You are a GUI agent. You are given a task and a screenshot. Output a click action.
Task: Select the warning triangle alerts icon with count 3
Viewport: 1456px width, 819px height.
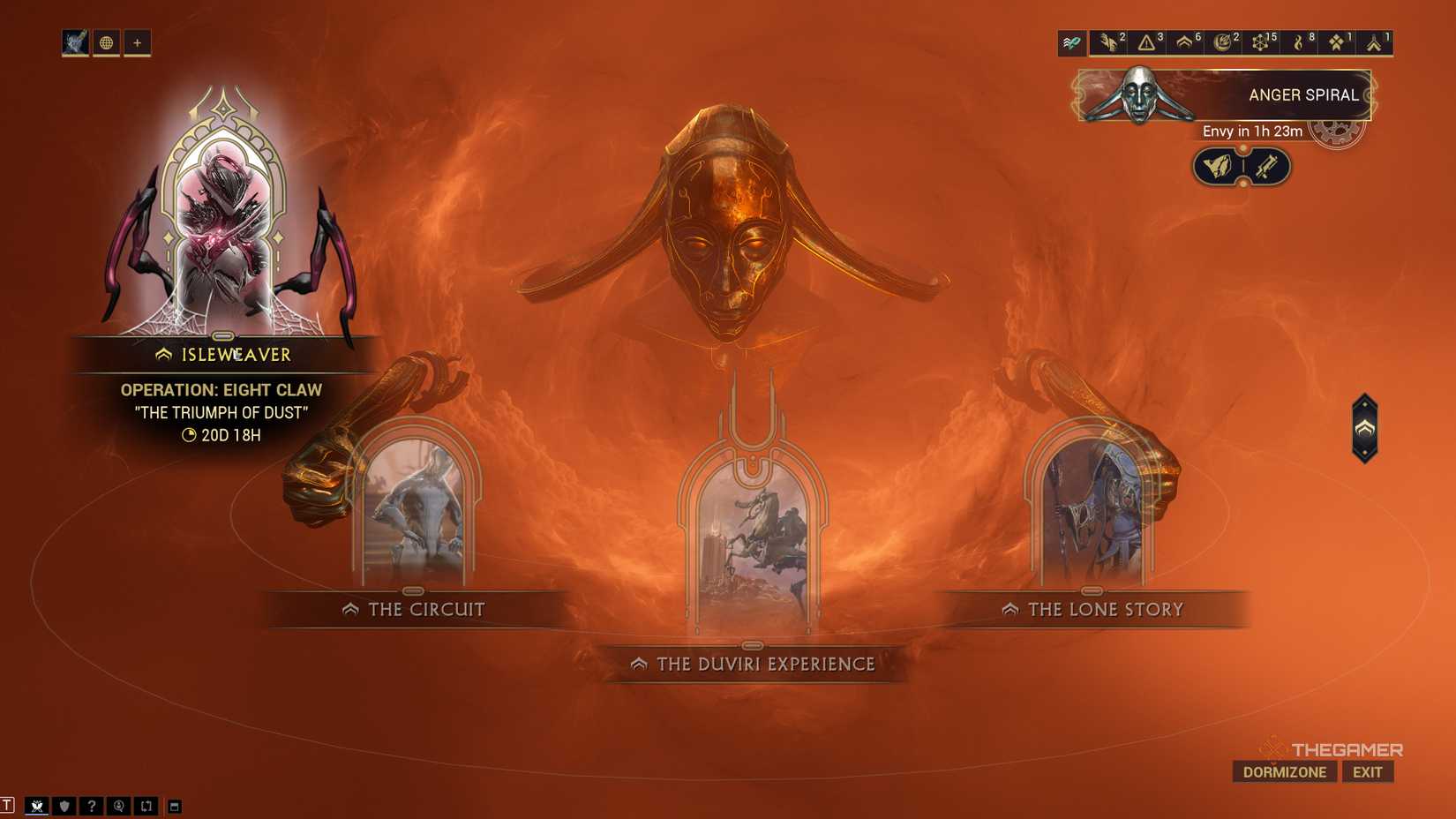point(1145,41)
